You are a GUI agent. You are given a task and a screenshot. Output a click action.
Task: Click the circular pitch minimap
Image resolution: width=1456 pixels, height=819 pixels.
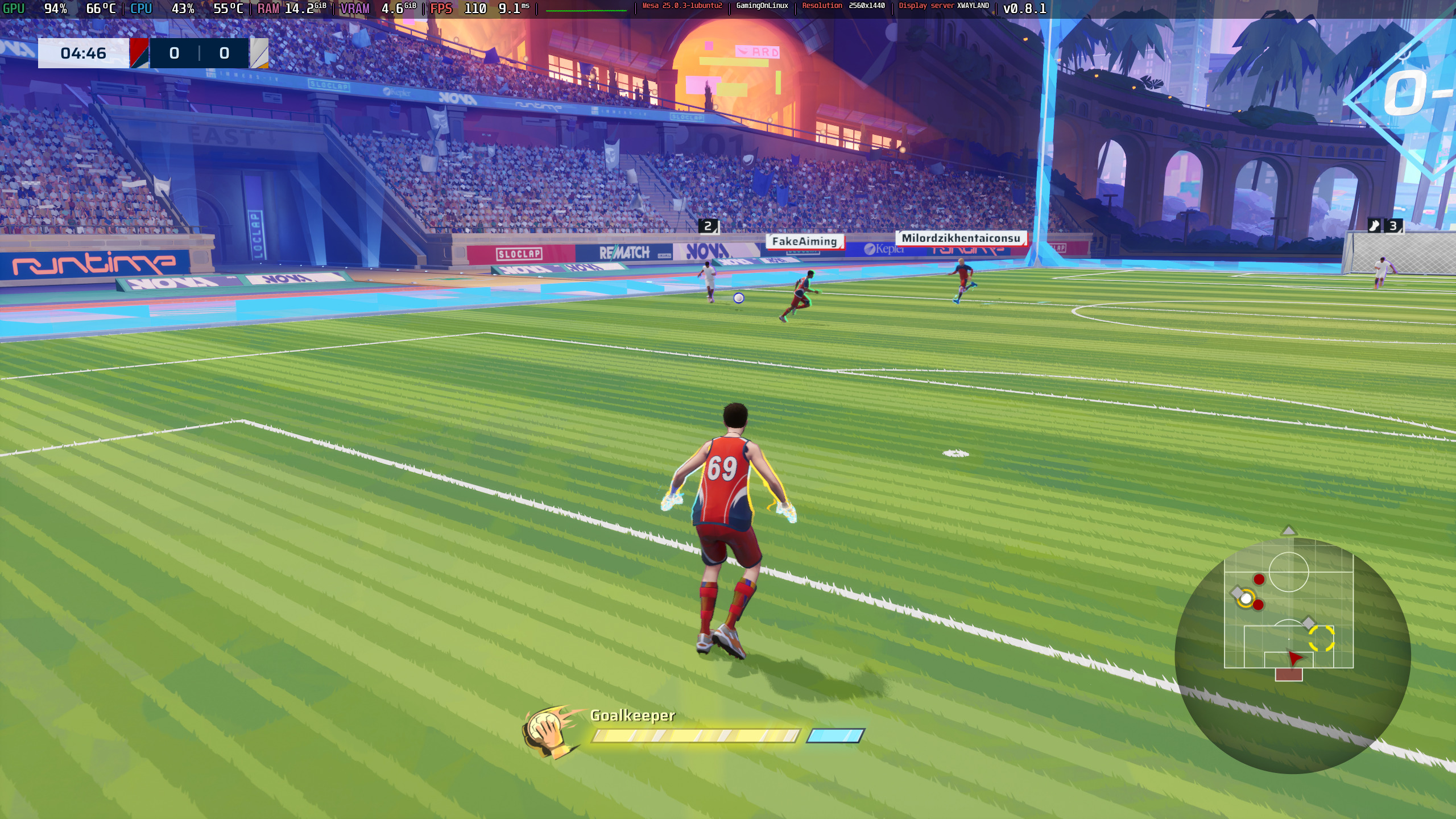(1292, 655)
